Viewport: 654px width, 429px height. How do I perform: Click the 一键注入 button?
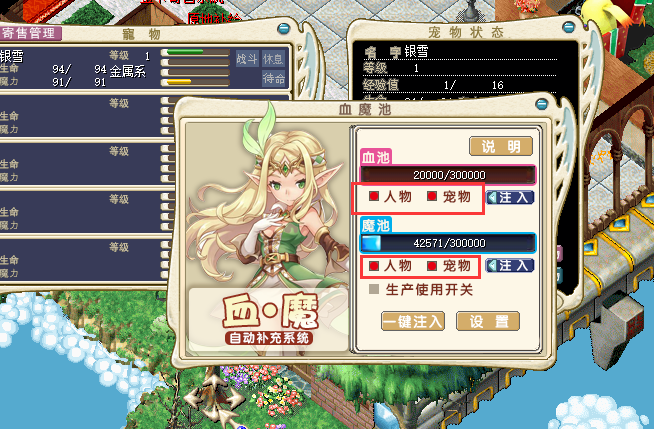click(413, 321)
